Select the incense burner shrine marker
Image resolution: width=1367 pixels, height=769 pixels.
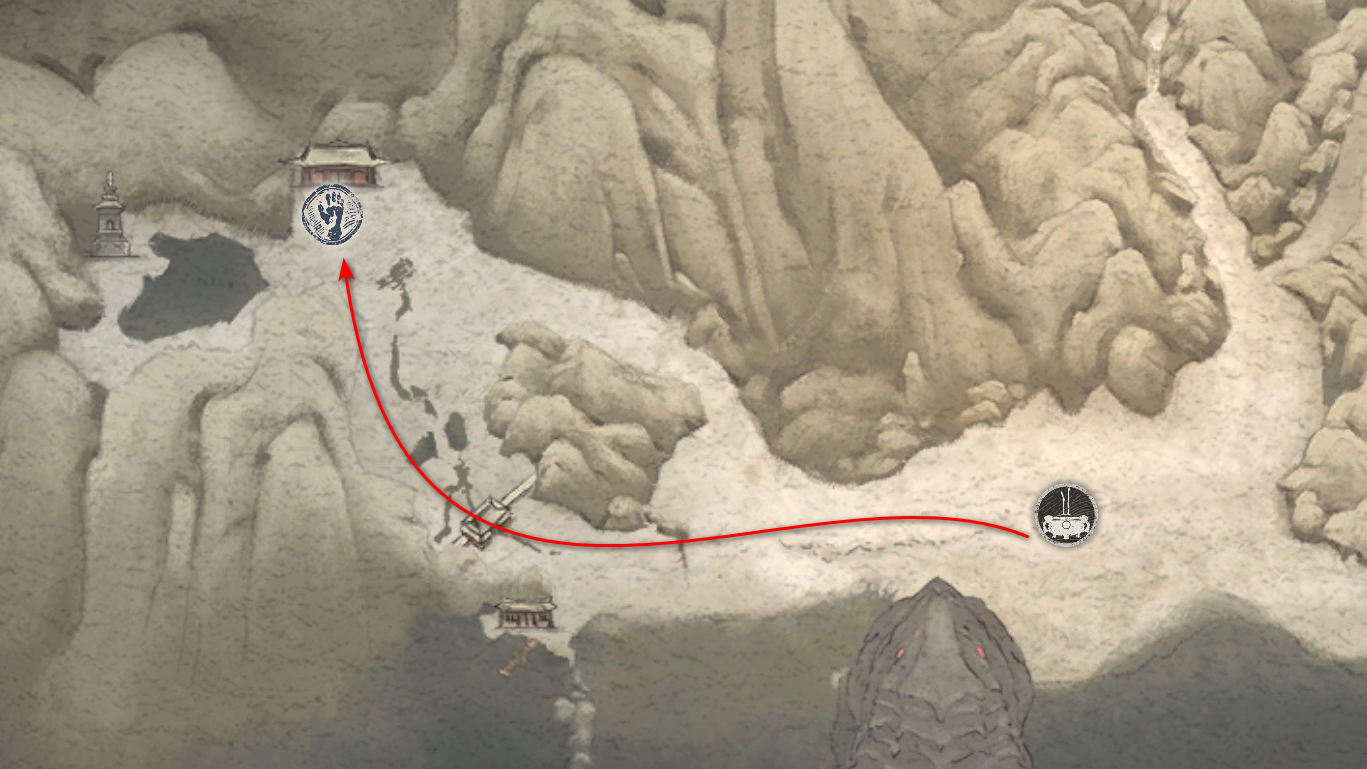1065,515
